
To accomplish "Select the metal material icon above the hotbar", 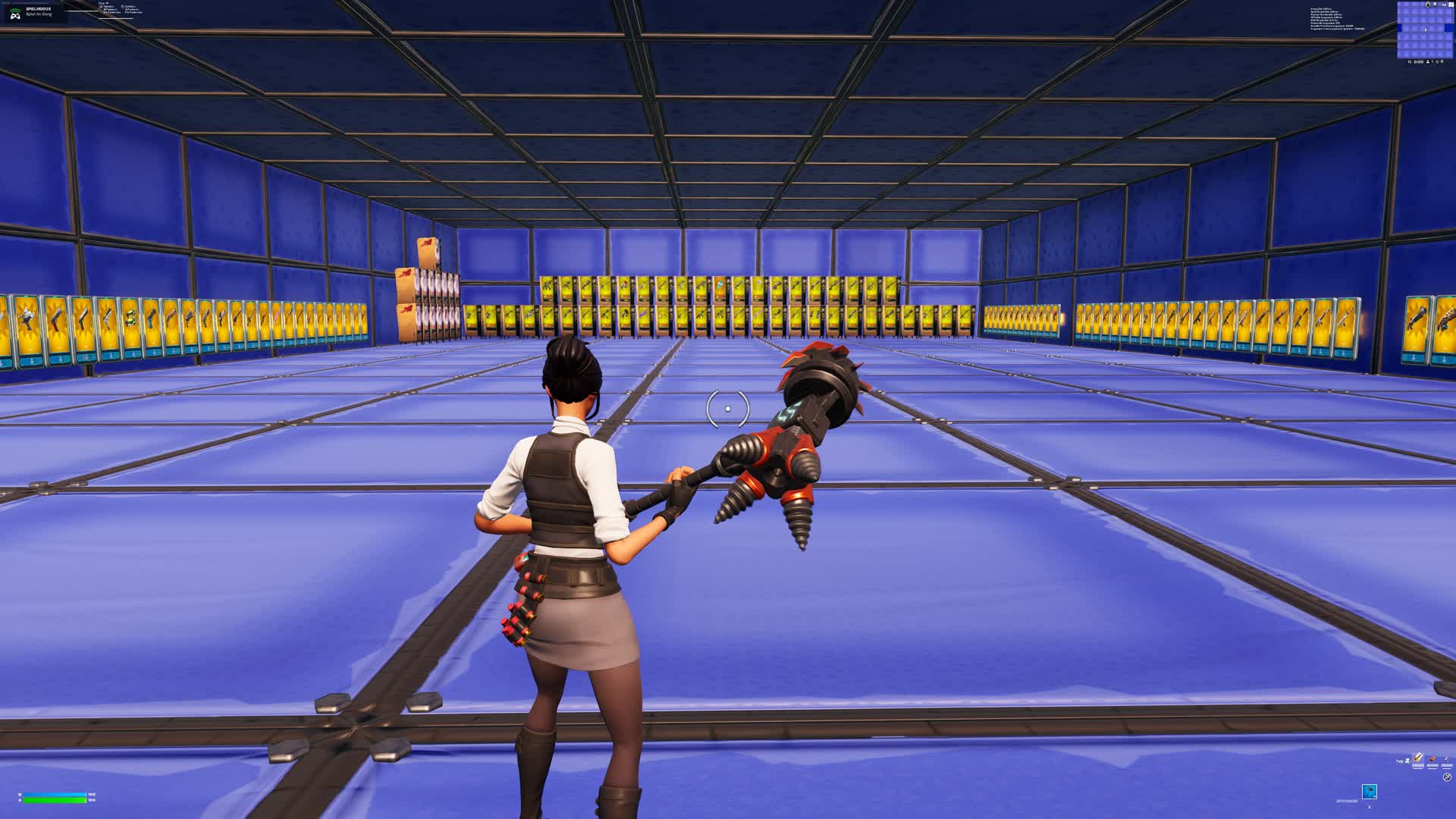I will point(1447,760).
